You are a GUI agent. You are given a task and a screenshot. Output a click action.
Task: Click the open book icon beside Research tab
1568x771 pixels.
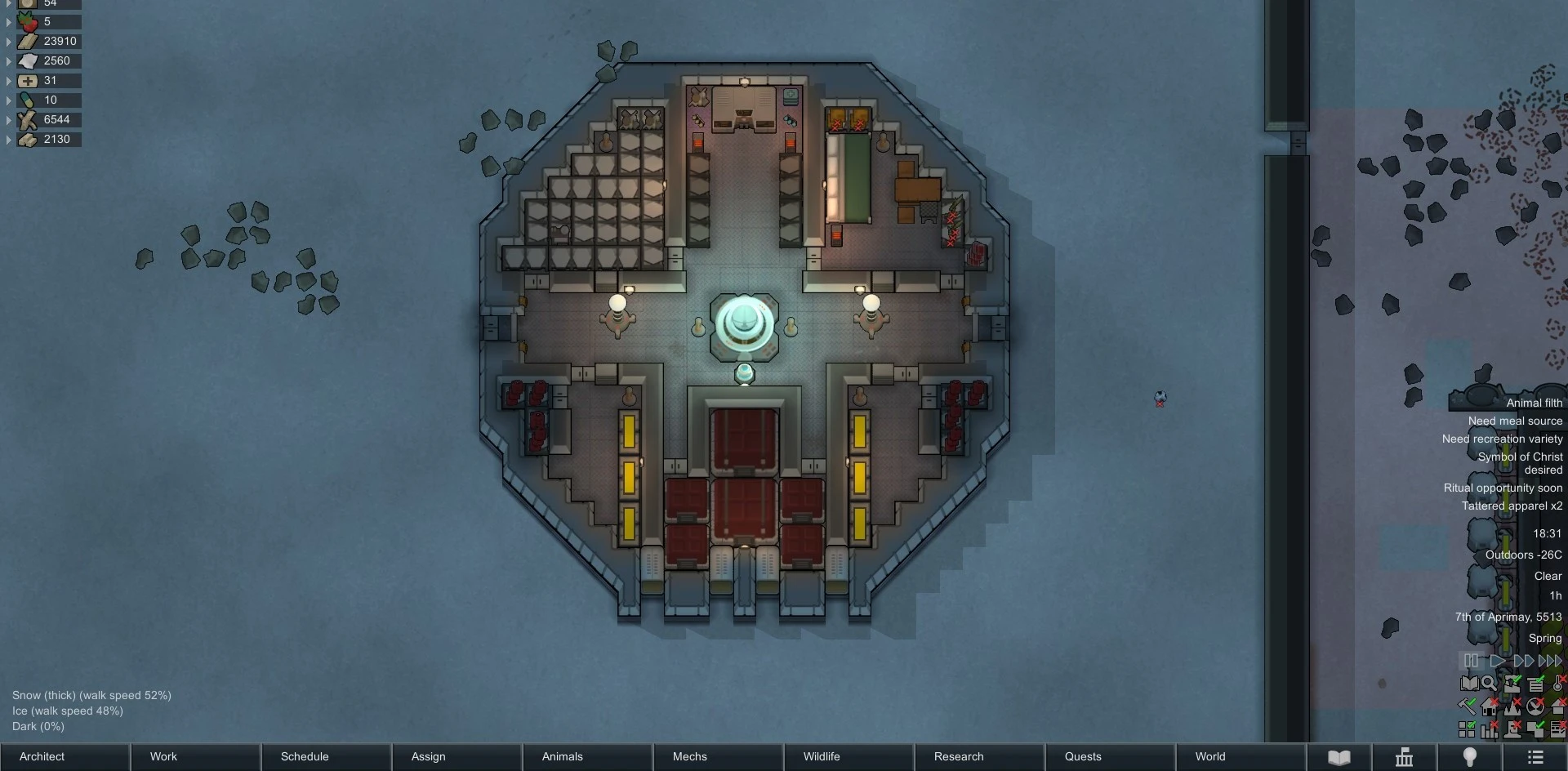click(1339, 756)
